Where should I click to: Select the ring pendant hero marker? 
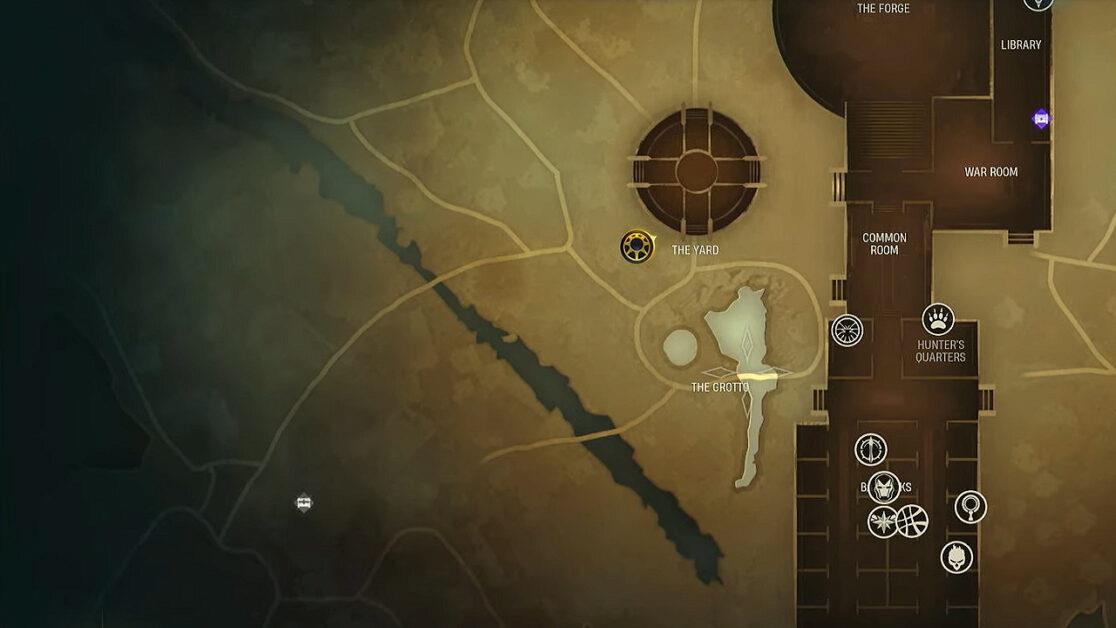(970, 507)
